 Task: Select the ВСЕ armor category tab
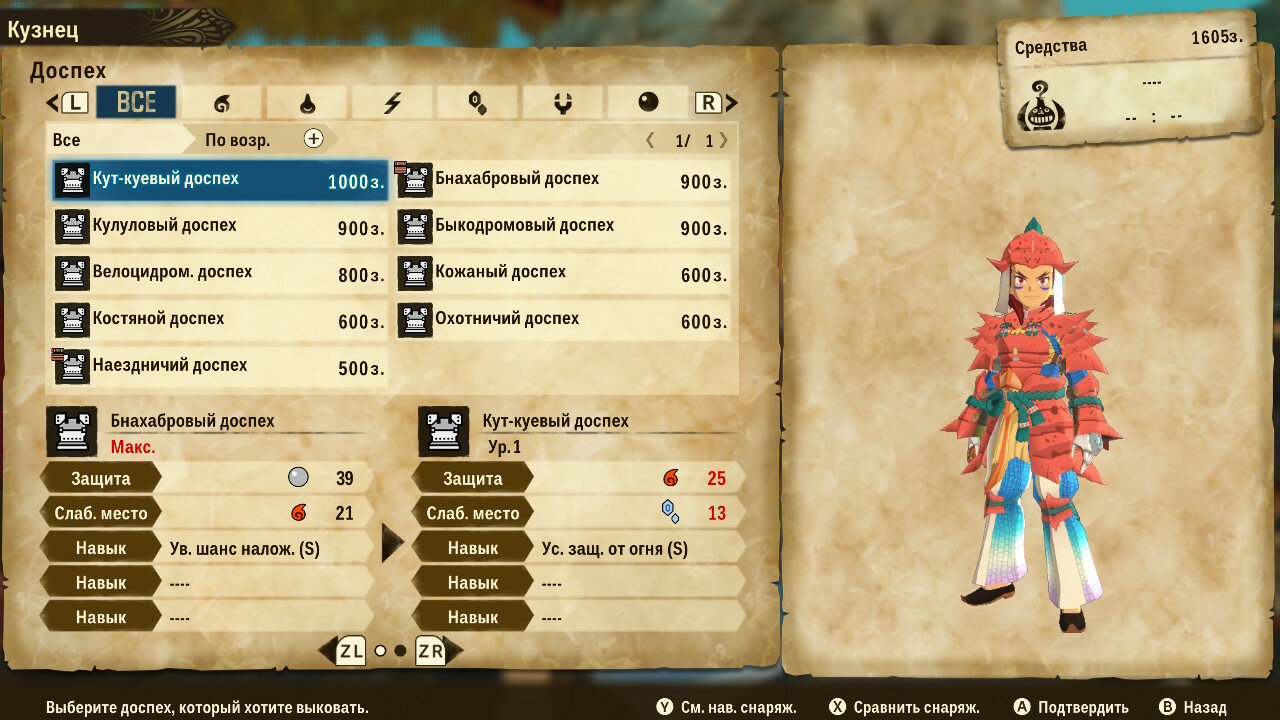[136, 102]
